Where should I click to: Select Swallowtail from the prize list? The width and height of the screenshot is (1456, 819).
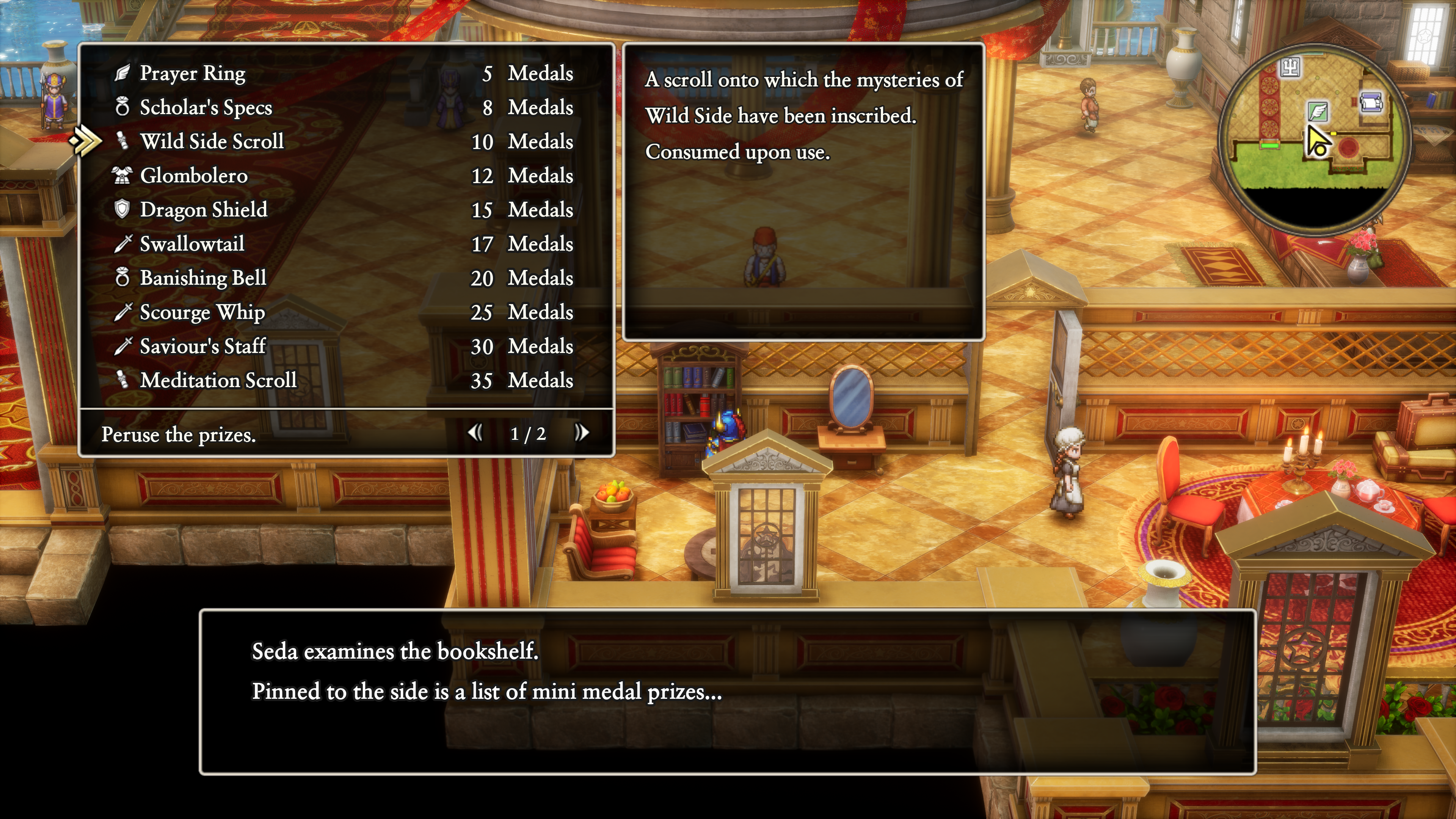[192, 244]
